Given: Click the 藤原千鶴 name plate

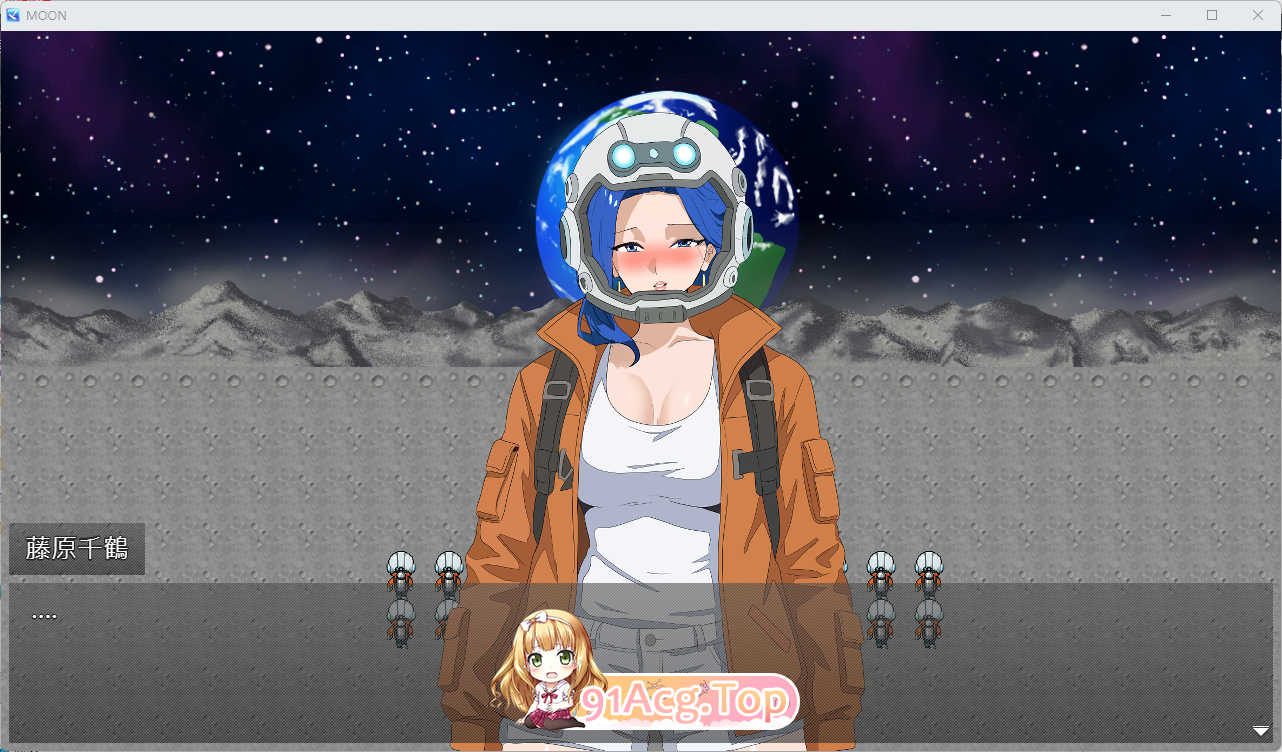Looking at the screenshot, I should [76, 548].
